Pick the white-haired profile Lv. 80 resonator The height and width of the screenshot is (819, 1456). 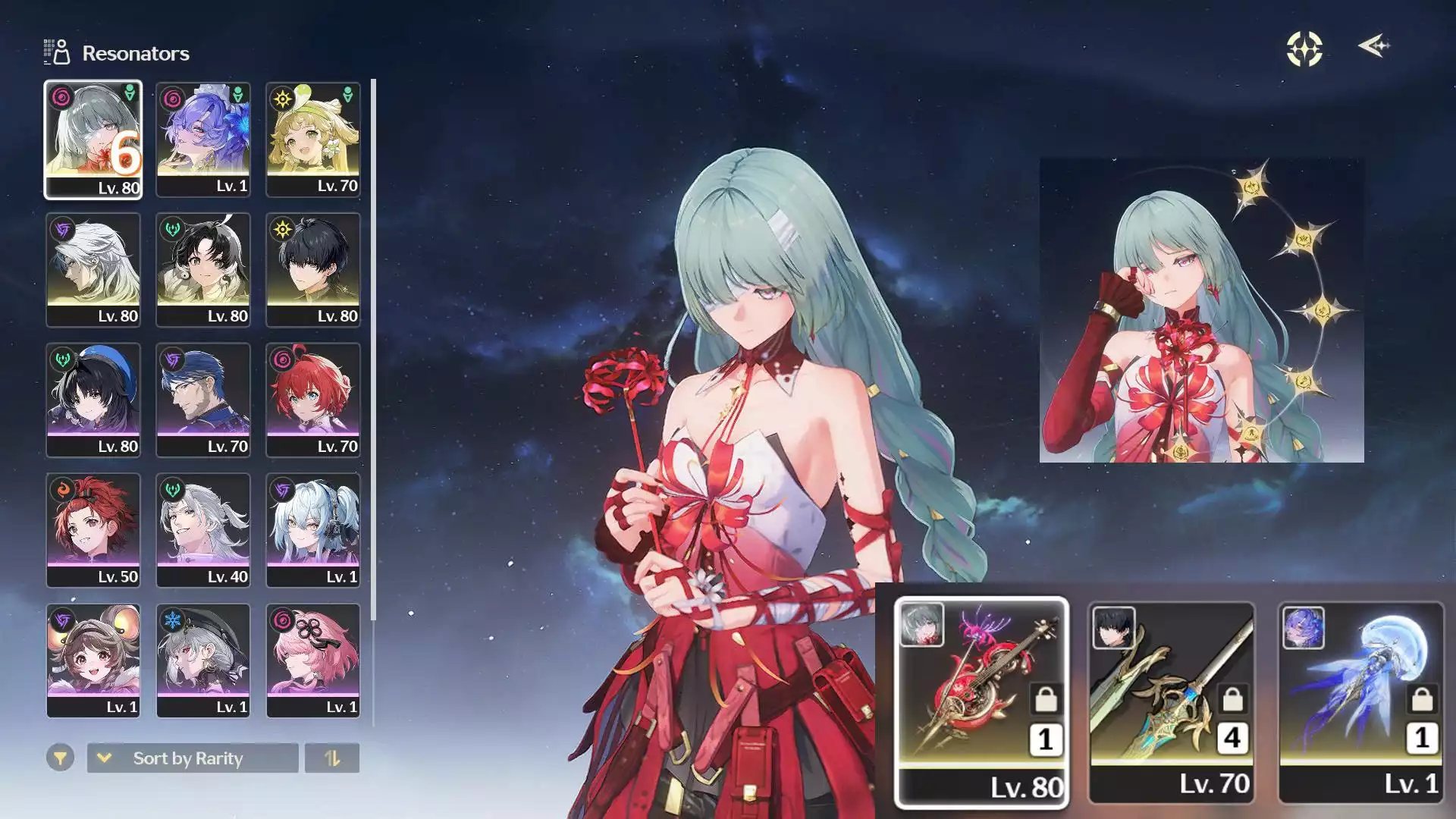click(93, 270)
